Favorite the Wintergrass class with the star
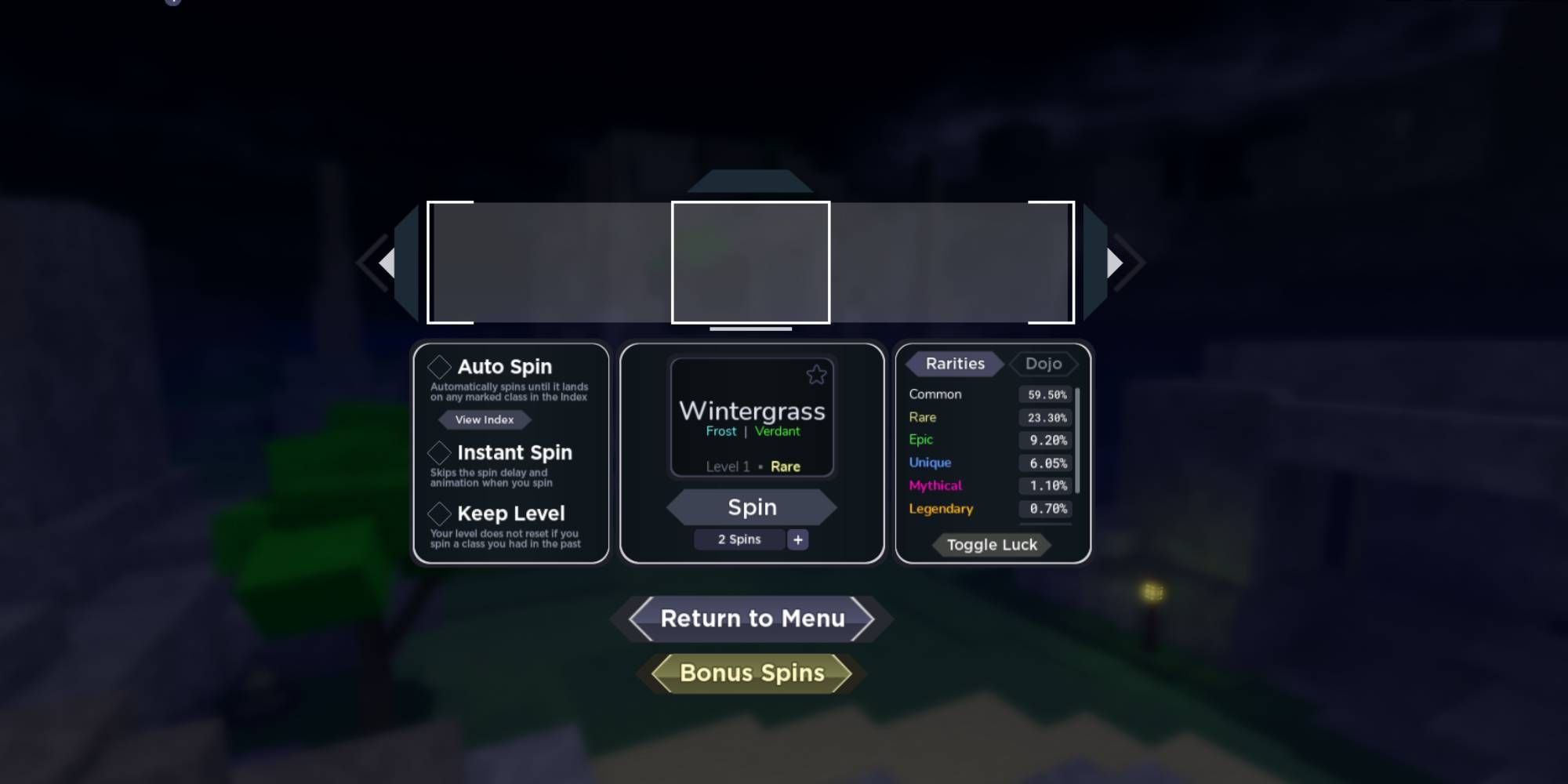This screenshot has height=784, width=1568. pyautogui.click(x=816, y=375)
